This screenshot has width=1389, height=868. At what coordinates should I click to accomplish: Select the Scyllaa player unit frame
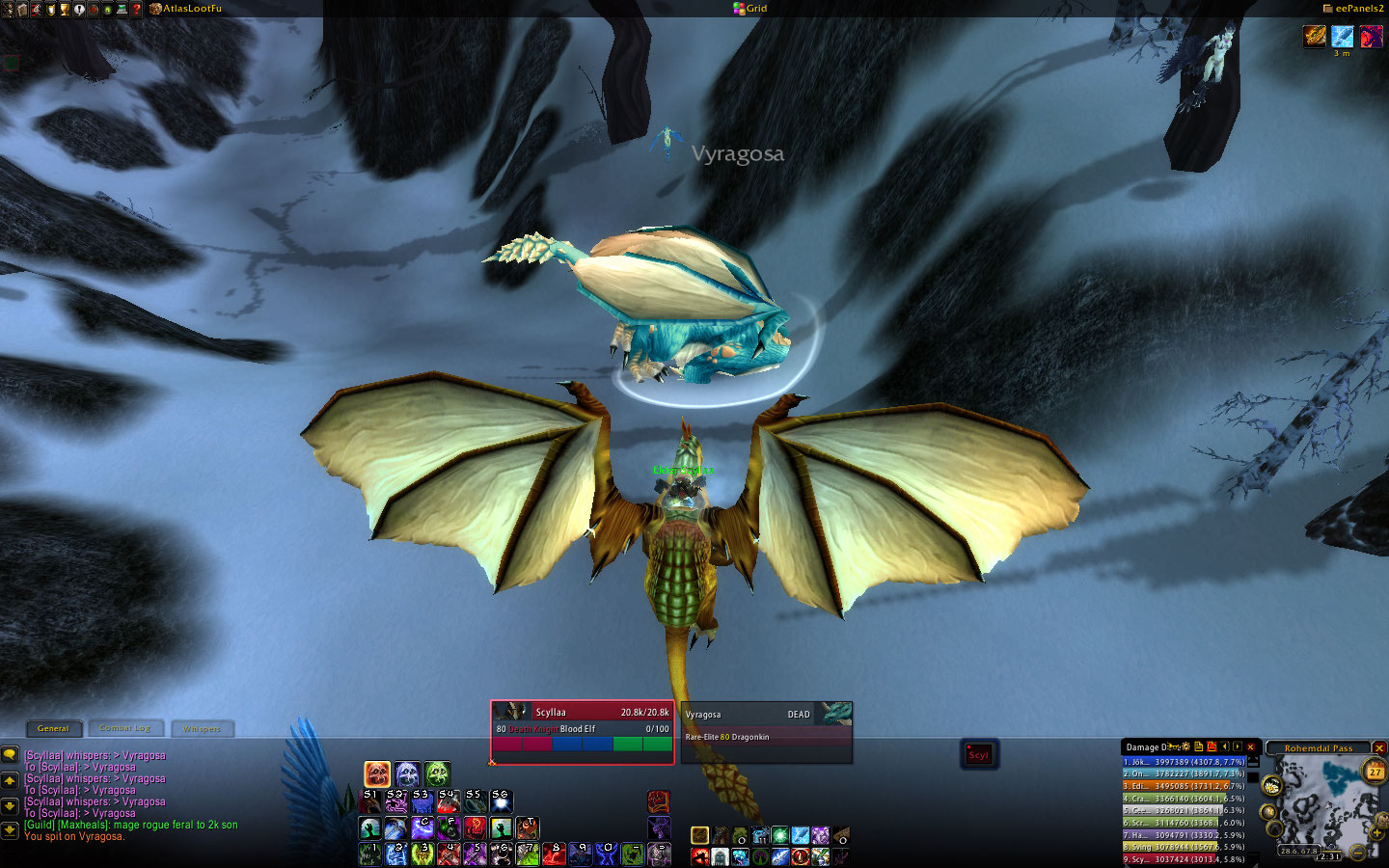click(x=582, y=731)
